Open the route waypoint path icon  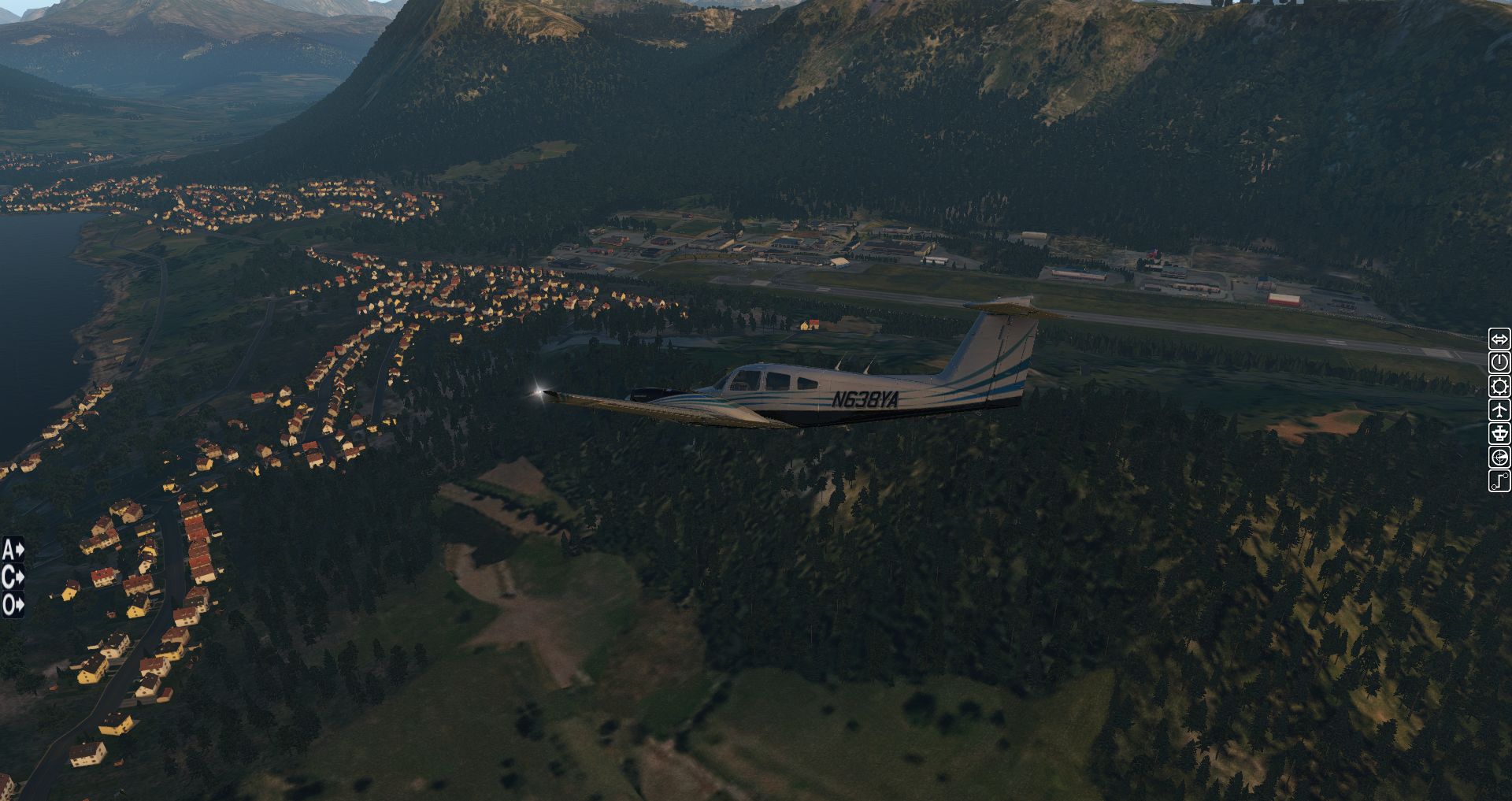pos(1499,480)
